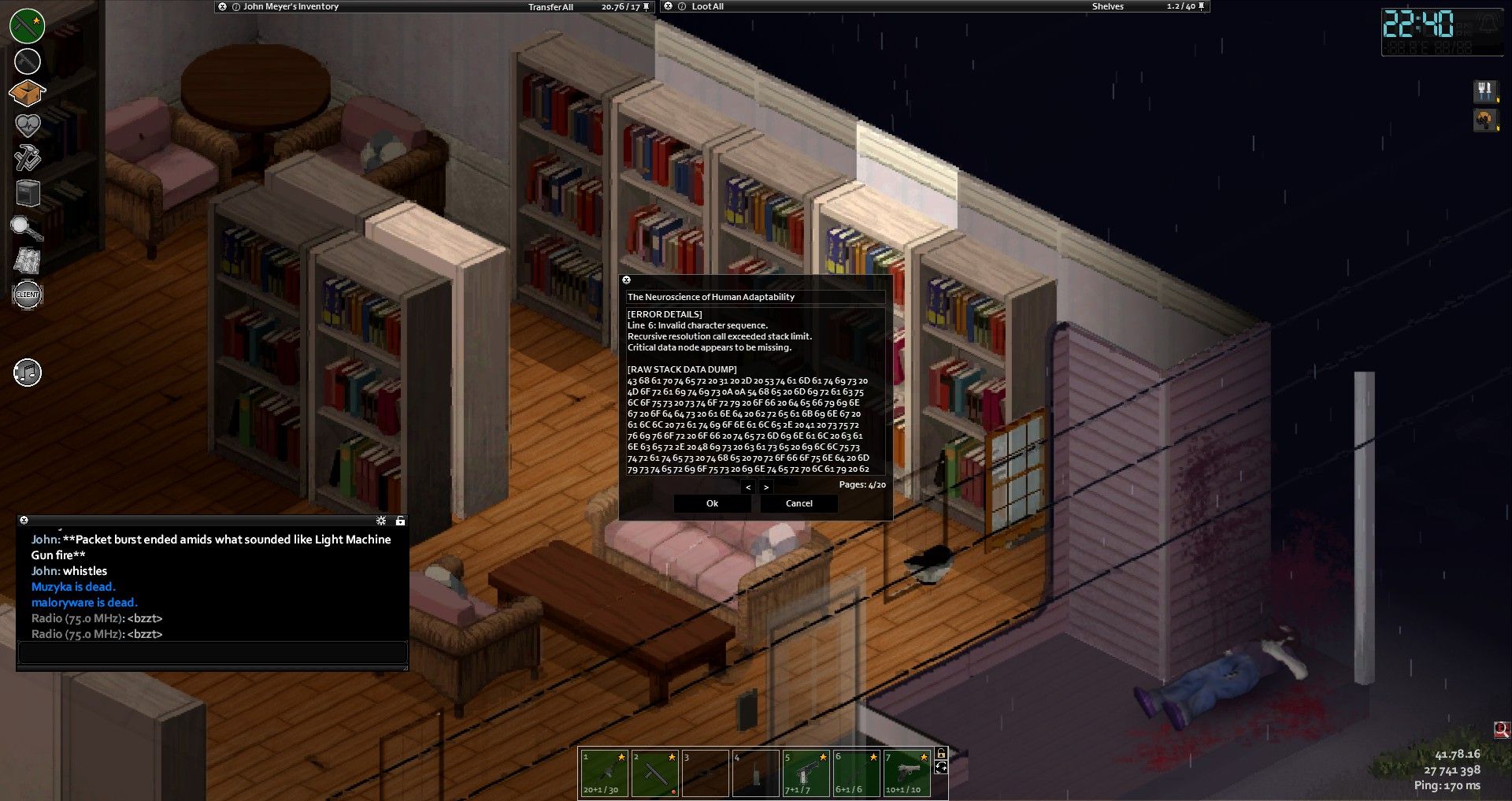Go to the next book page
The image size is (1512, 801).
pyautogui.click(x=765, y=488)
